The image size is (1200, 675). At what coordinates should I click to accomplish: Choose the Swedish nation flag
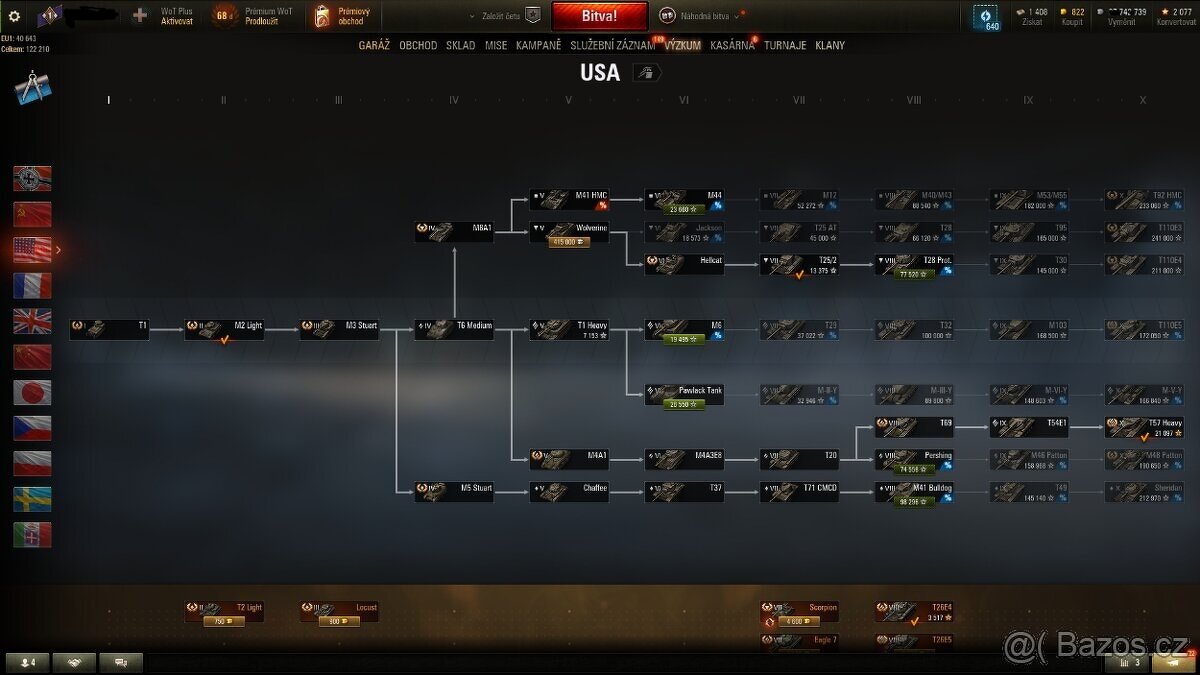[x=32, y=499]
